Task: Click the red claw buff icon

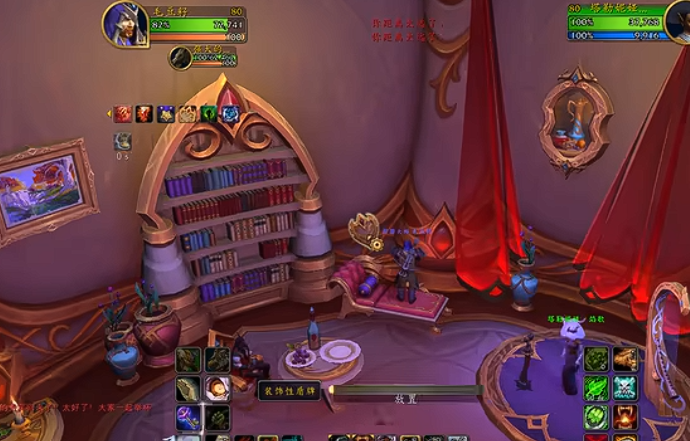Action: (122, 114)
